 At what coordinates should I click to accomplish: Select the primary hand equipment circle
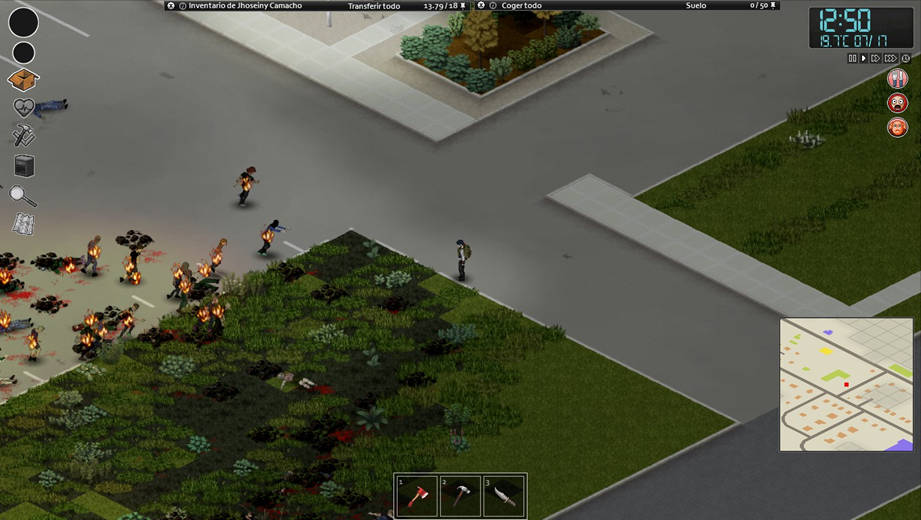pyautogui.click(x=23, y=22)
